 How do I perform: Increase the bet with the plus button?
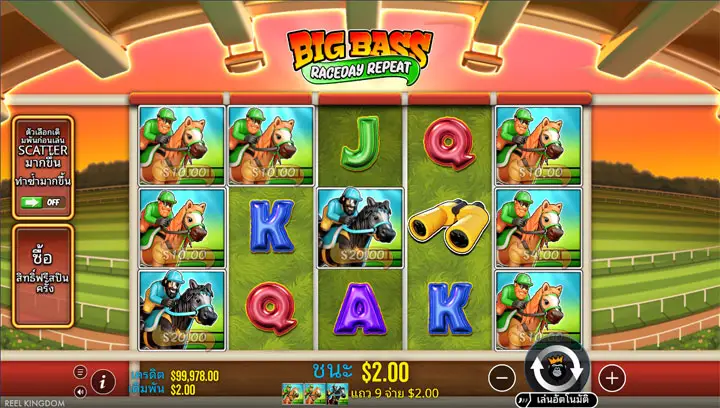(x=611, y=378)
